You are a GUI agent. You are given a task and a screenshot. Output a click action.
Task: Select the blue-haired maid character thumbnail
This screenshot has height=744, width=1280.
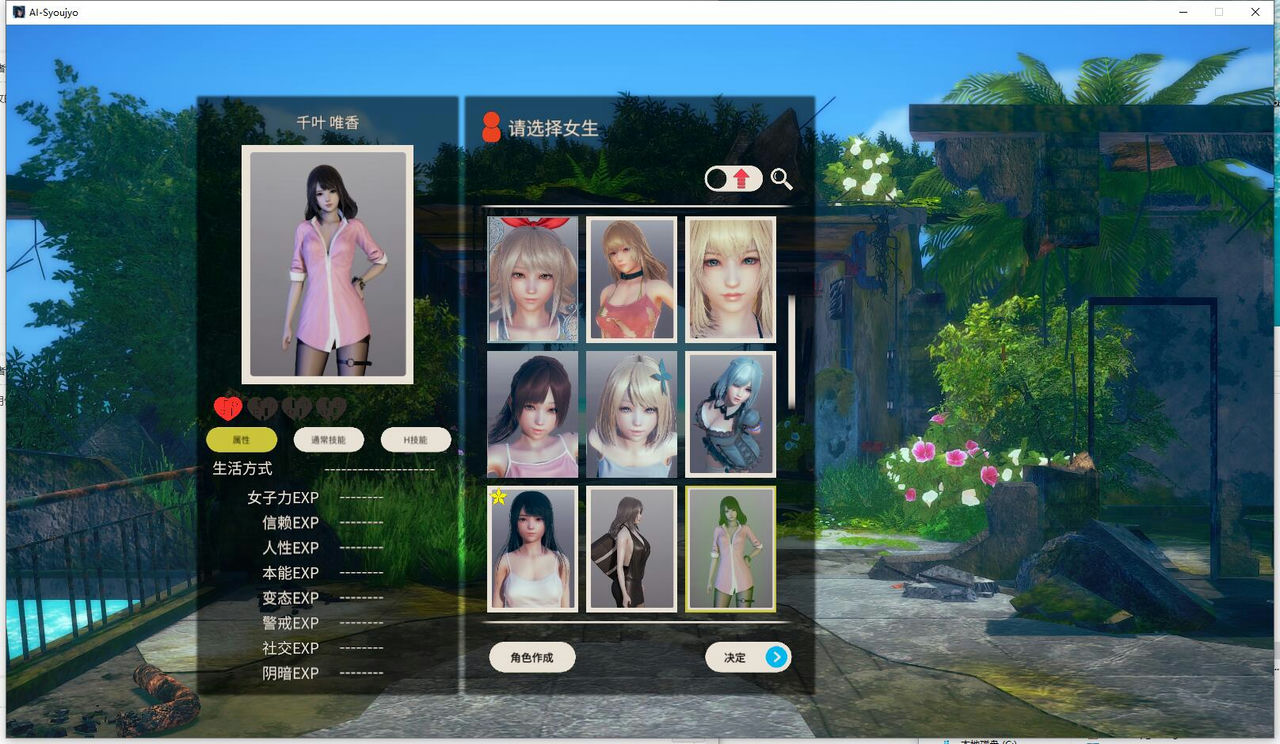tap(730, 414)
